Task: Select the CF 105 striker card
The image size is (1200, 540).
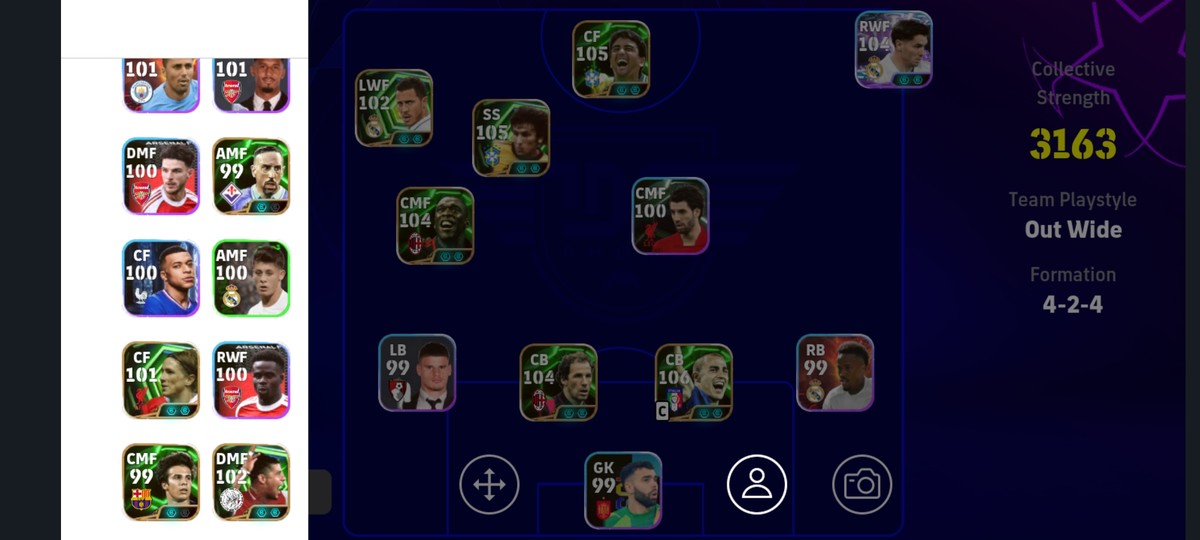Action: pos(611,60)
